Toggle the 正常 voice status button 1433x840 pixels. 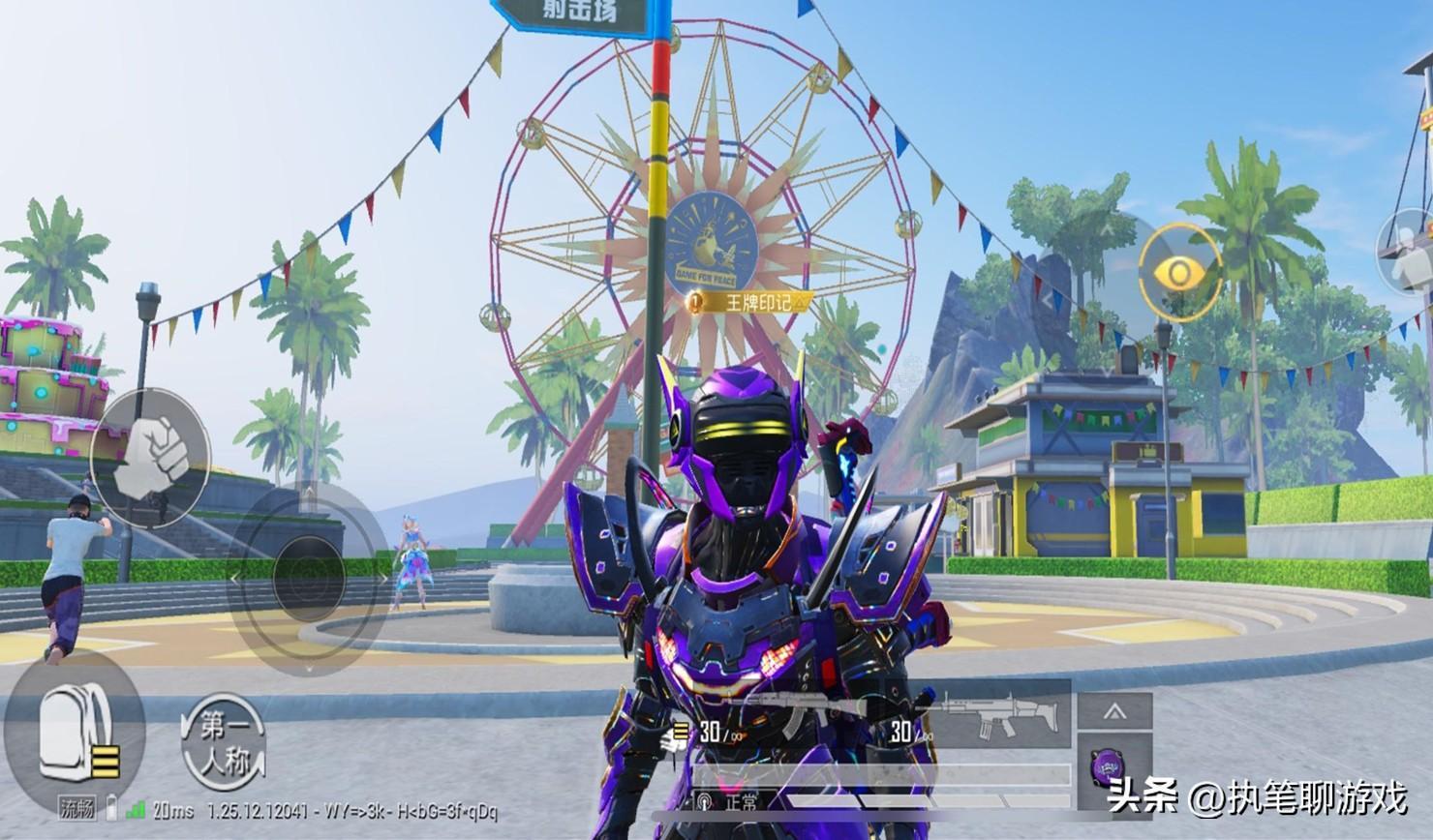click(733, 801)
